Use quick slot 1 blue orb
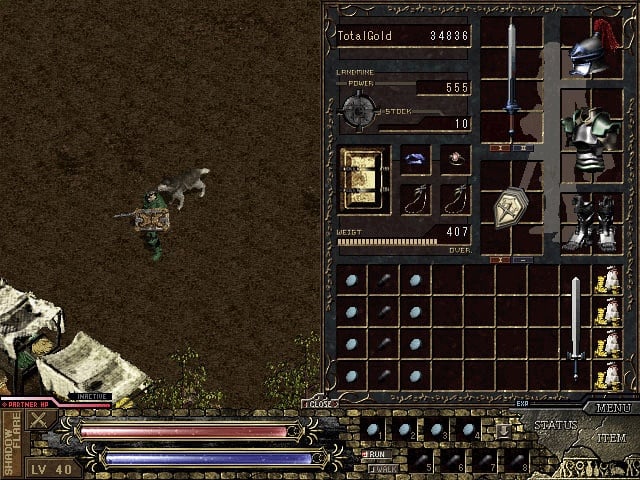The image size is (640, 480). point(373,430)
